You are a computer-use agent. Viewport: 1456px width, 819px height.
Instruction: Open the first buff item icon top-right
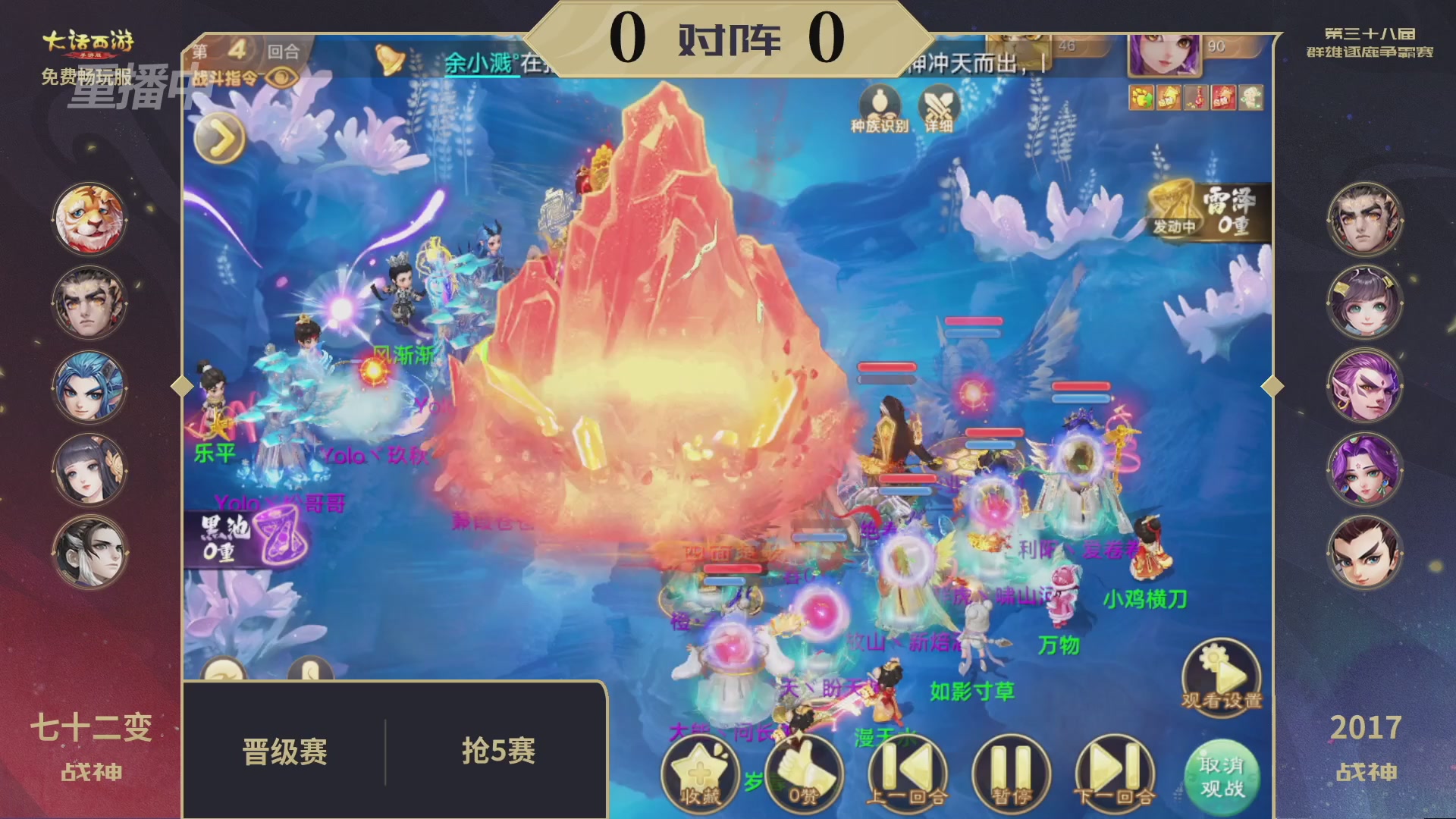coord(1140,97)
